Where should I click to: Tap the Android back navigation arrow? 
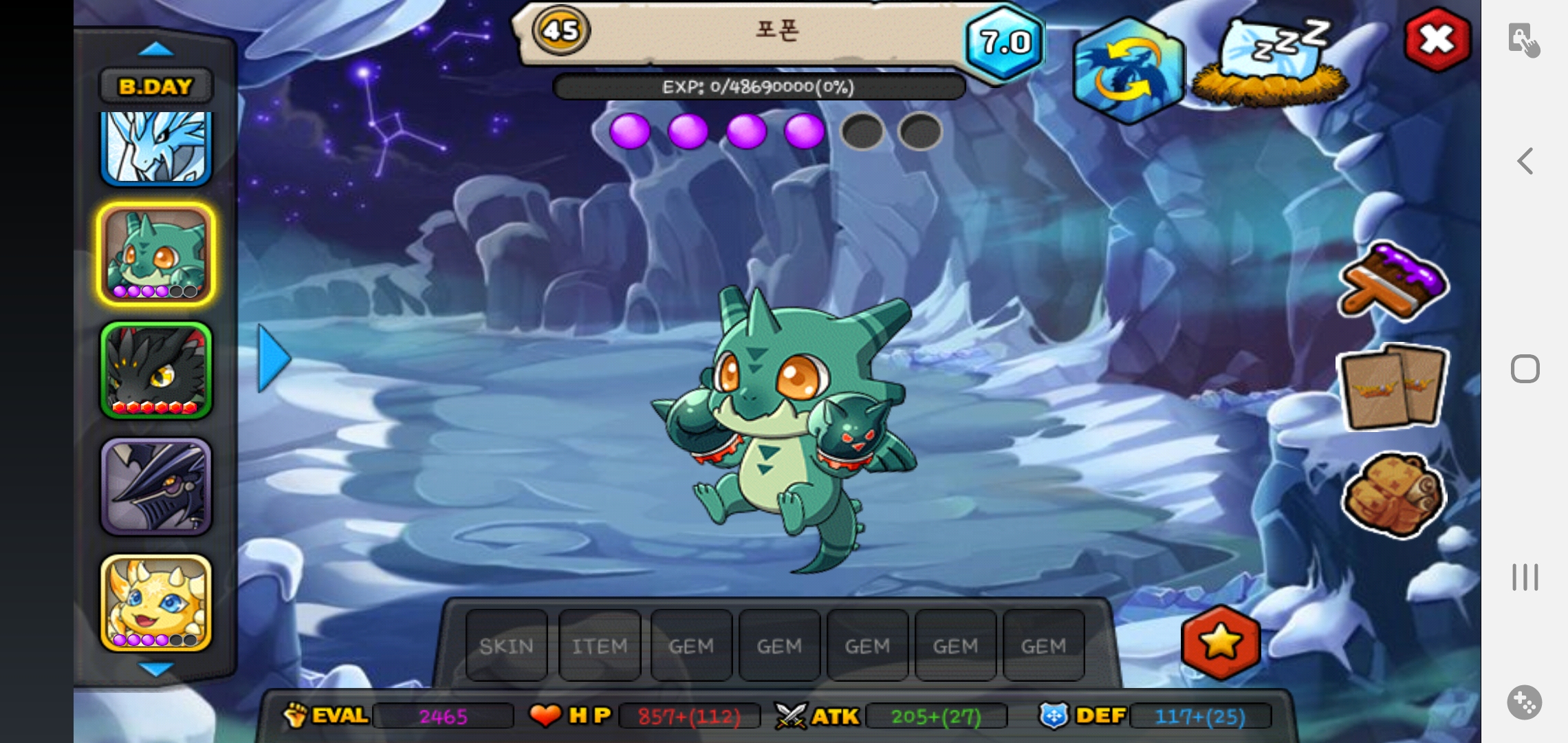point(1525,162)
